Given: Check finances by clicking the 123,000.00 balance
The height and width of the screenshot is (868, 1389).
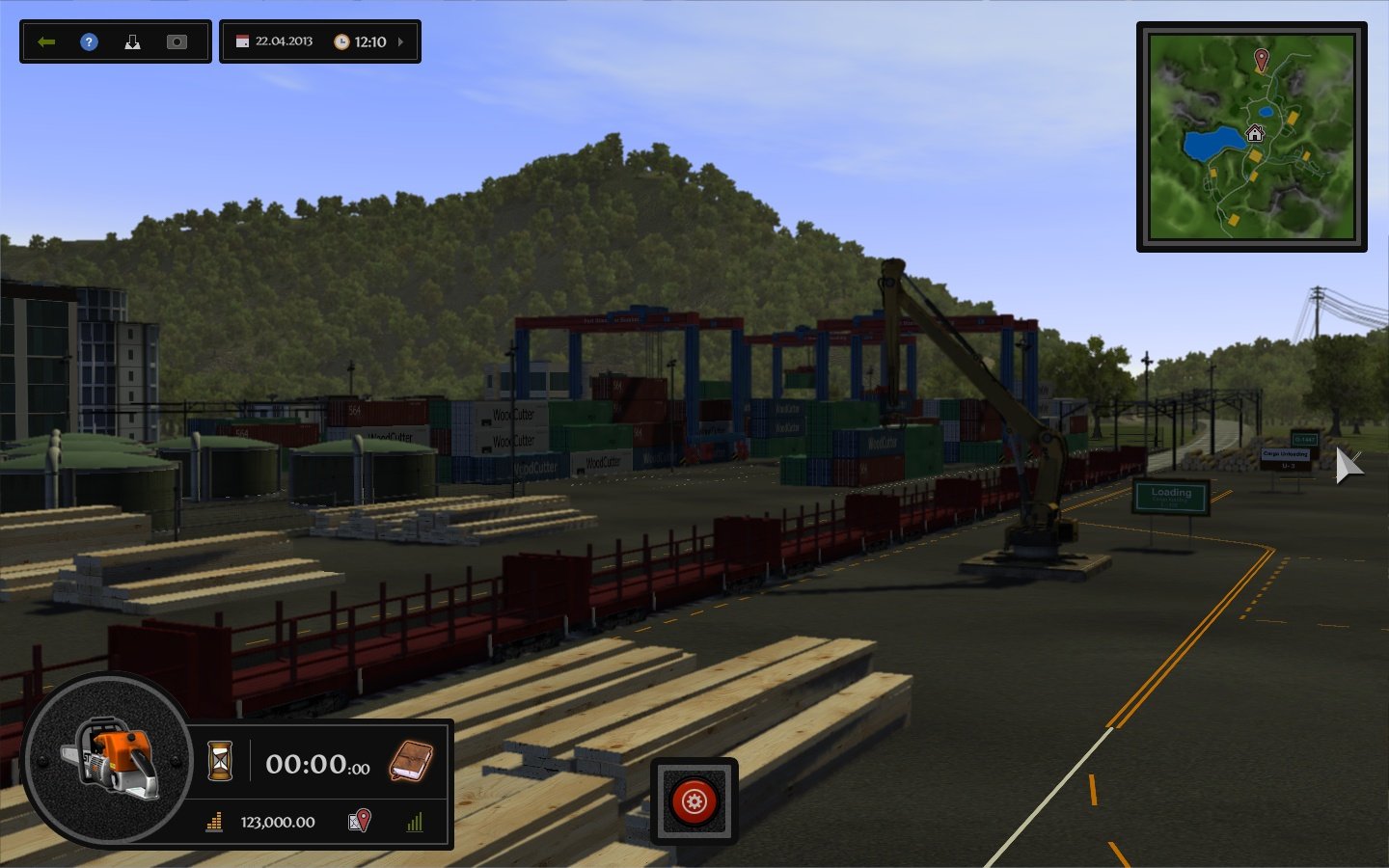Looking at the screenshot, I should (x=277, y=822).
